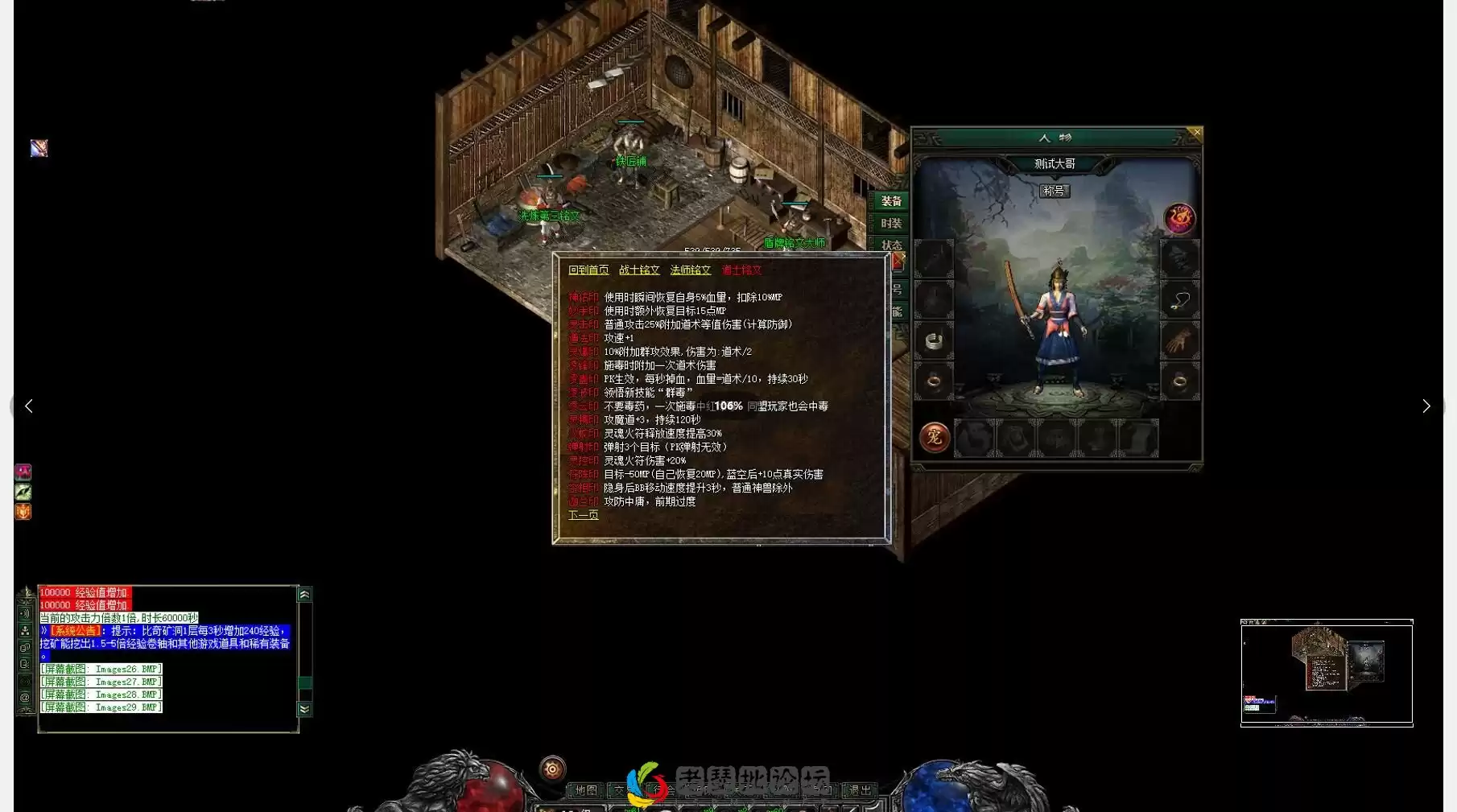
Task: Click the left arrow chevron at the screen edge
Action: [28, 406]
